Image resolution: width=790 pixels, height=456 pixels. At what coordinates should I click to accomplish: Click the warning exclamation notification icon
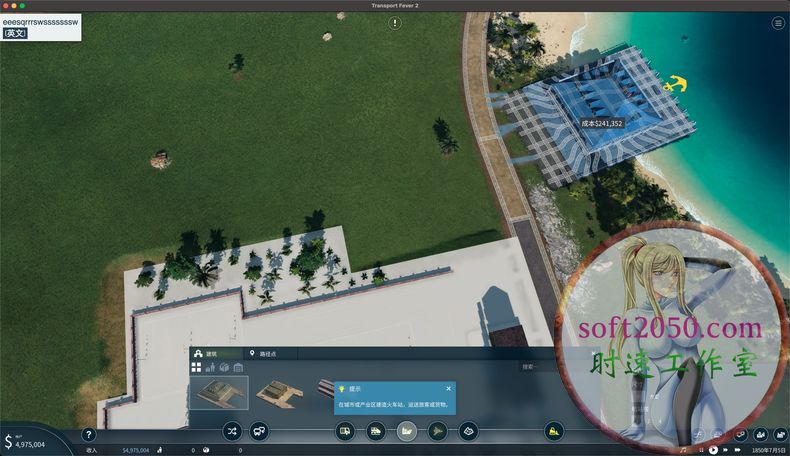(x=395, y=23)
